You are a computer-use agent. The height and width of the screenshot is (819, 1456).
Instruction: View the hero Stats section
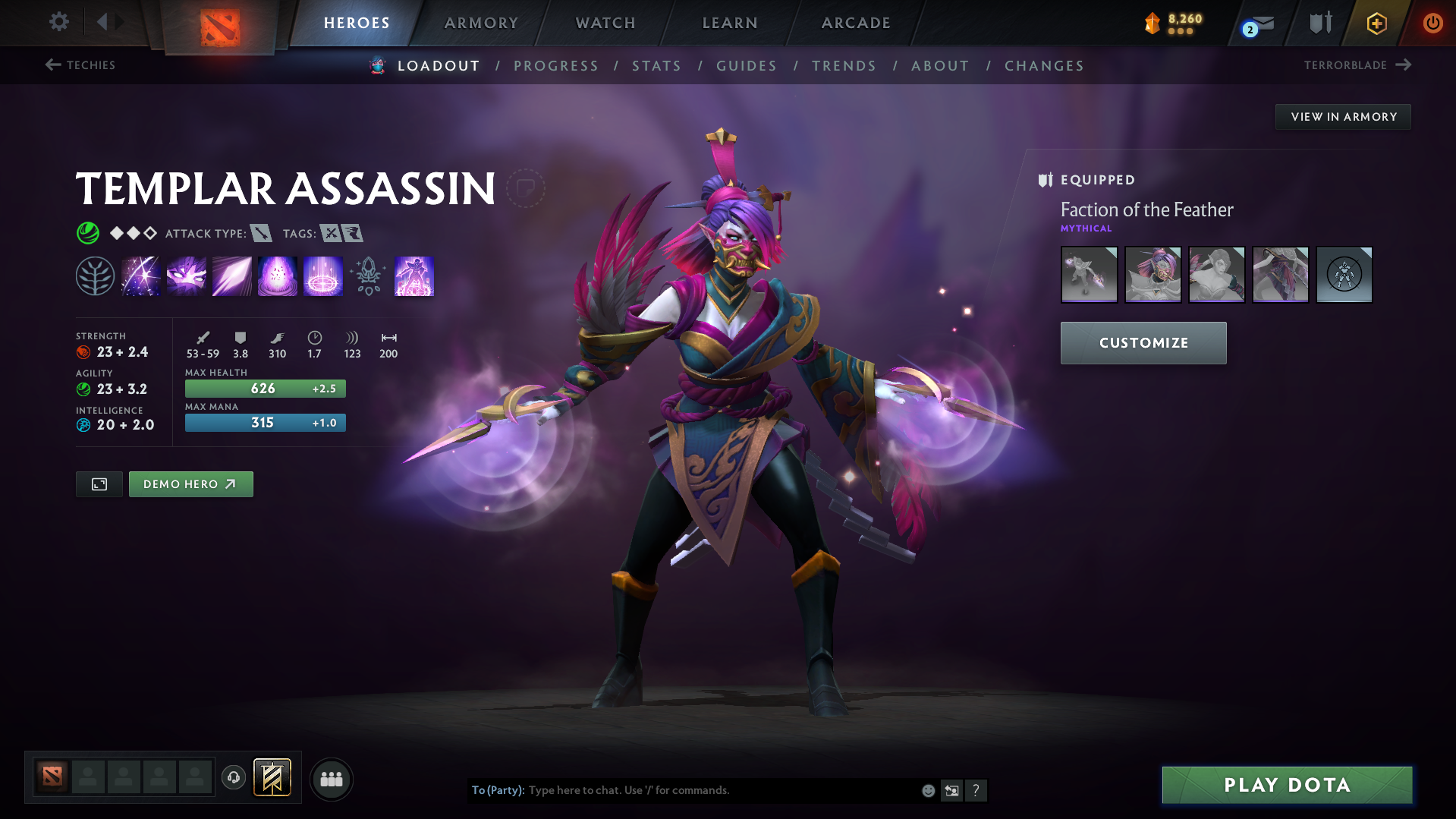[656, 66]
